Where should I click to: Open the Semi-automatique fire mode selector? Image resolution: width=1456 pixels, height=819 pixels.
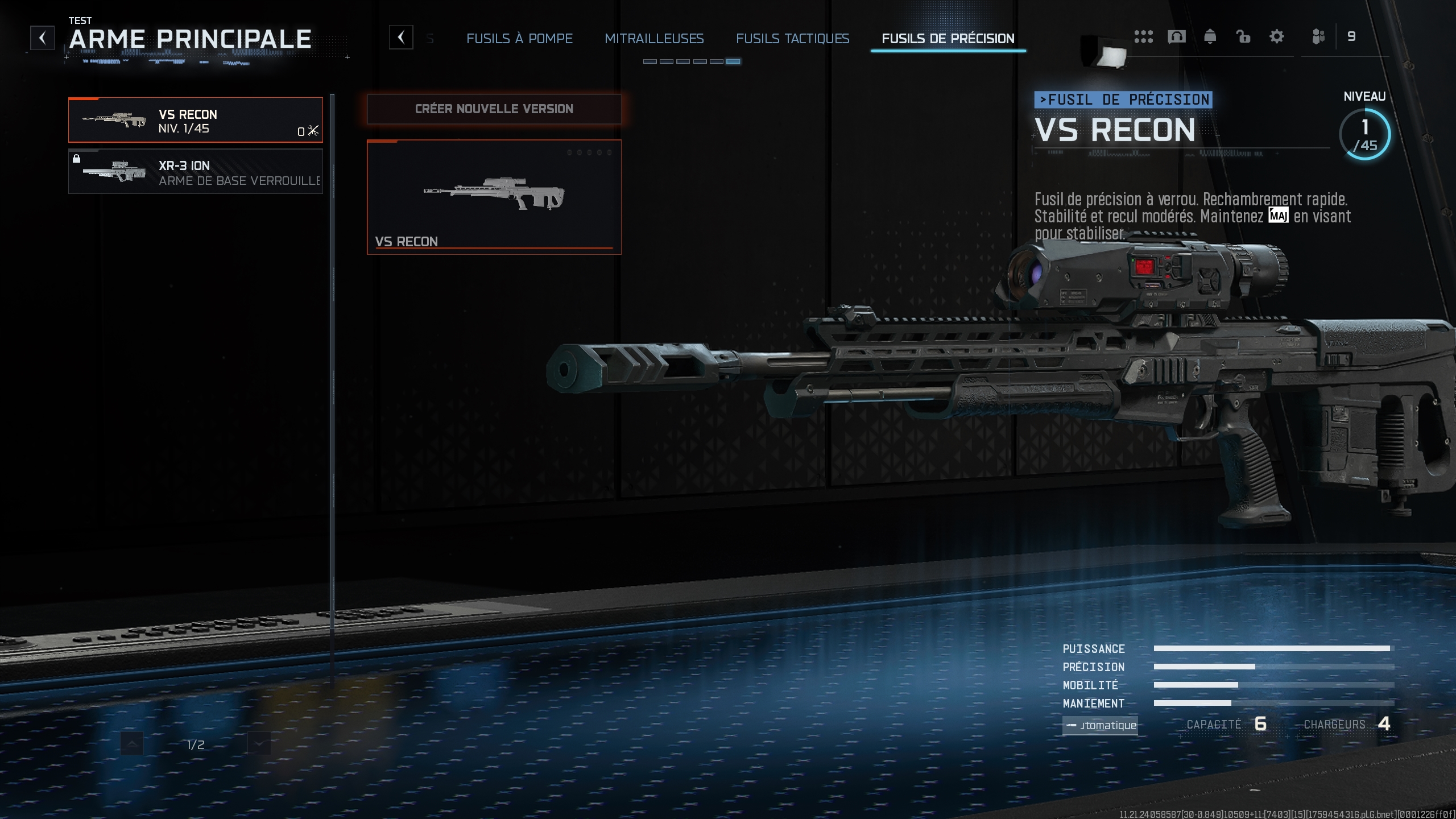pos(1100,726)
